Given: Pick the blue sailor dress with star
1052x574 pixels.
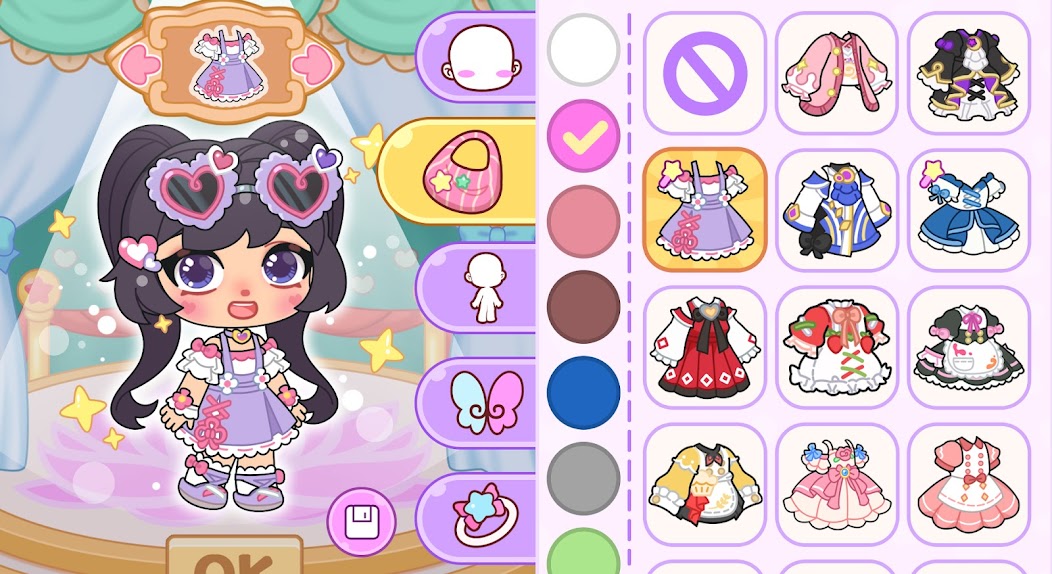Looking at the screenshot, I should (969, 210).
